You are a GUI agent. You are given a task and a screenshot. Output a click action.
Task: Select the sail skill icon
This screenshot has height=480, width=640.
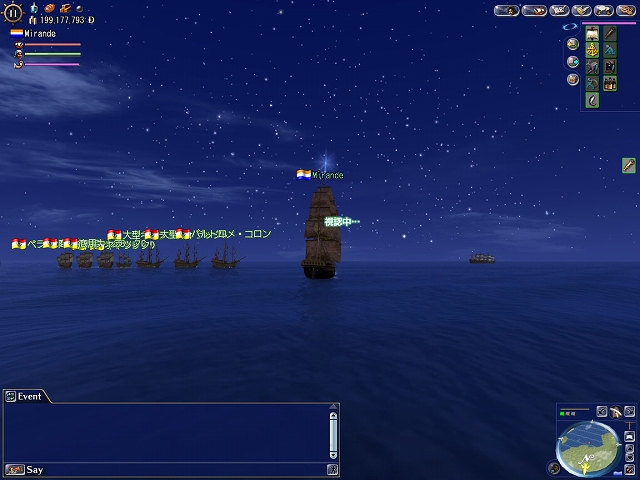pos(593,33)
